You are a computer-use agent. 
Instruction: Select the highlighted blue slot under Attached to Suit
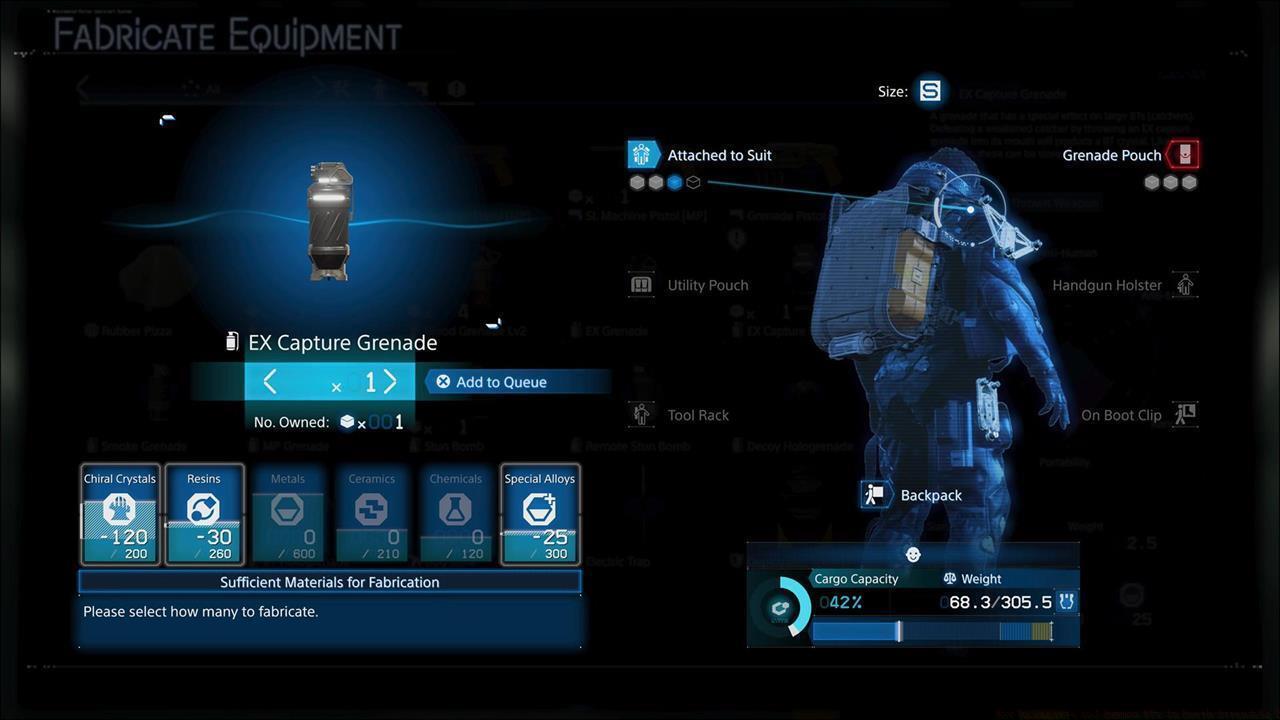[x=674, y=182]
